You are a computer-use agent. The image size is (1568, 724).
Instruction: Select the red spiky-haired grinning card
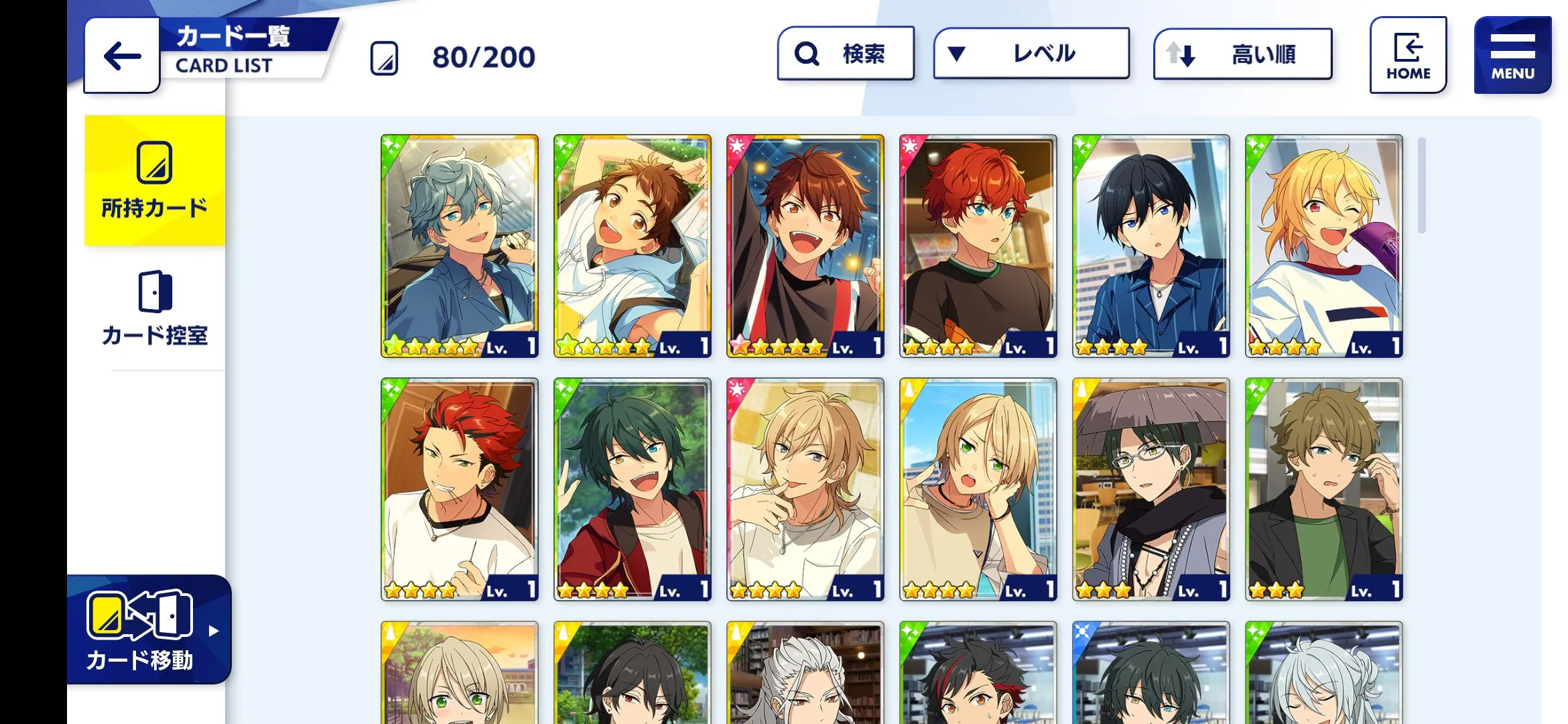pos(460,489)
